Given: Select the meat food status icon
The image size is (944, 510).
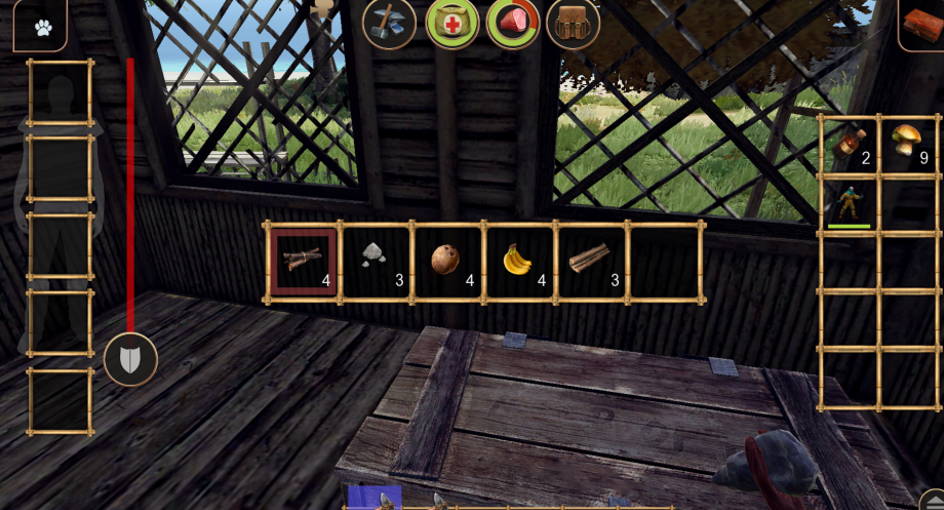Looking at the screenshot, I should point(513,23).
